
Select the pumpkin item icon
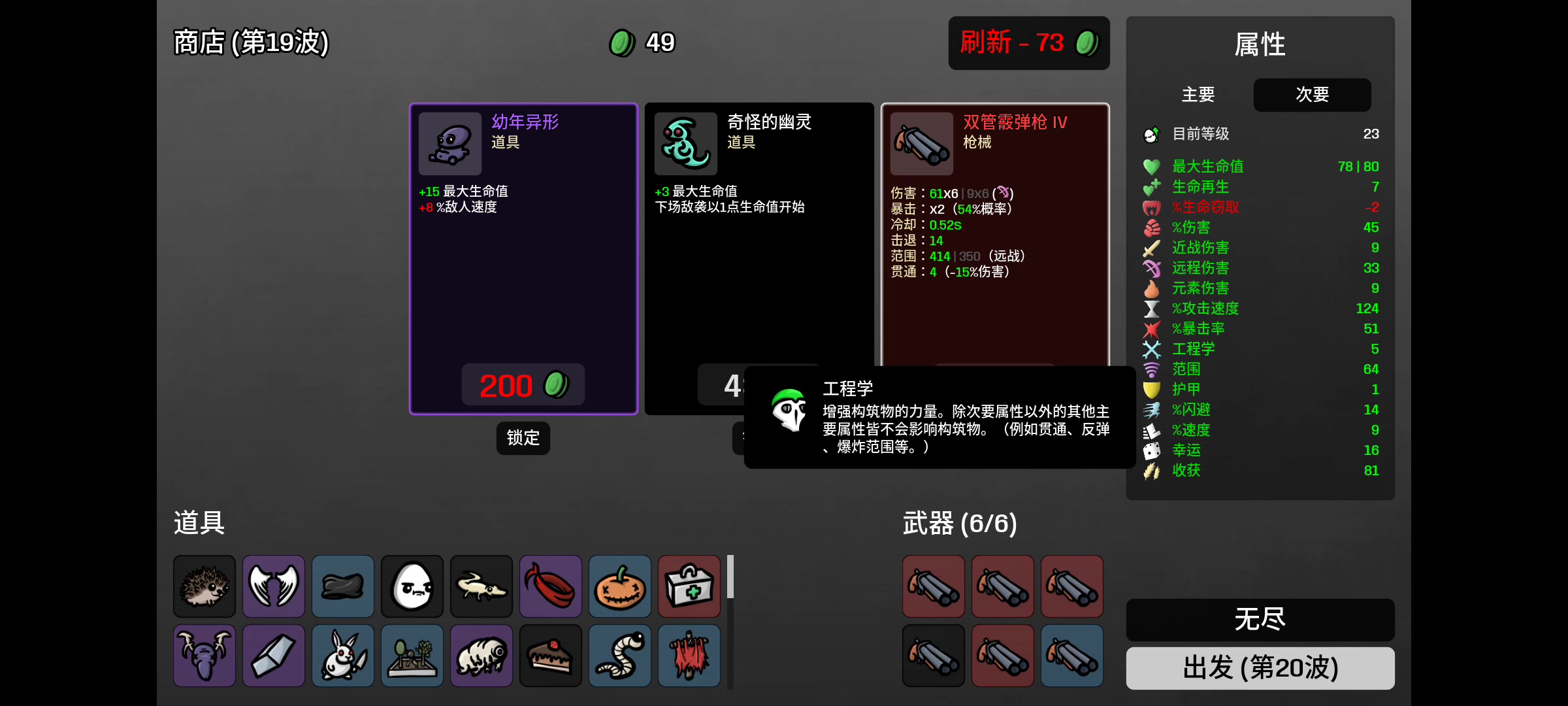point(619,586)
